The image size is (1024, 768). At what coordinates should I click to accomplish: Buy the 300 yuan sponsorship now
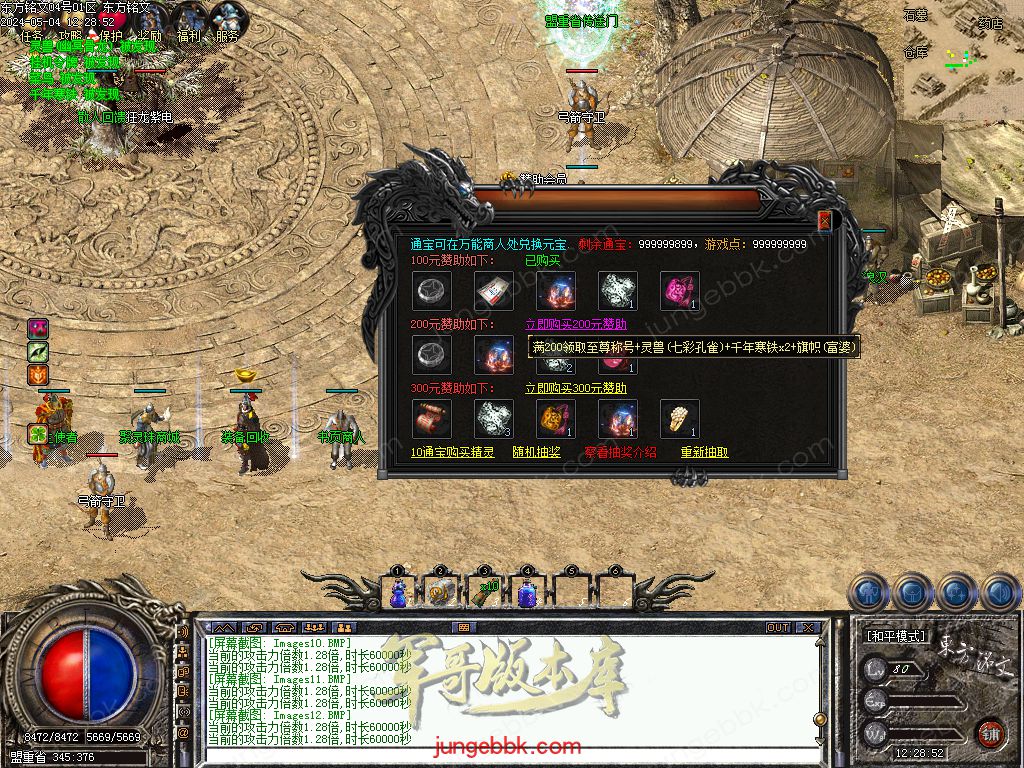576,388
